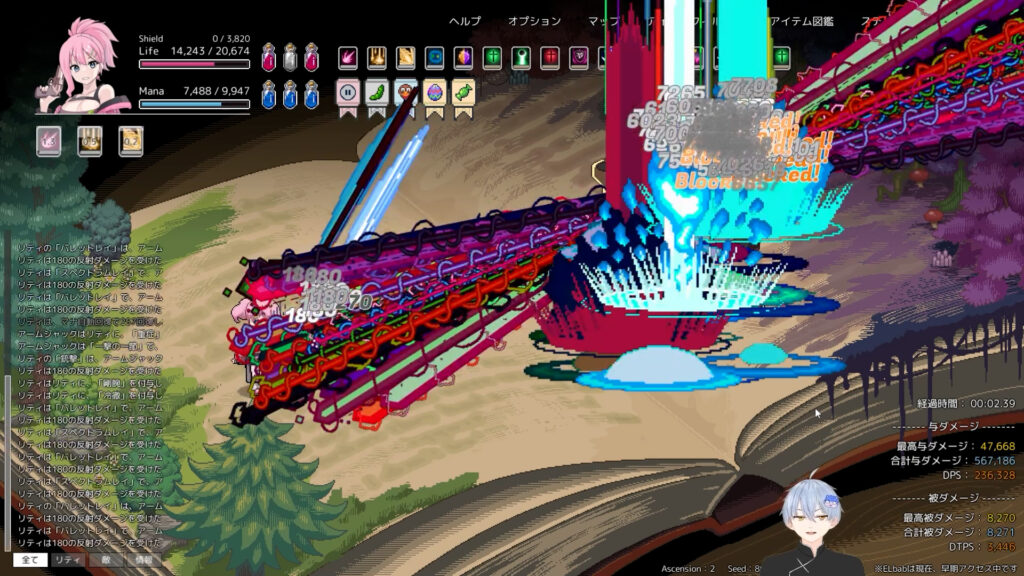Click the purple gem passive icon
The height and width of the screenshot is (576, 1024).
click(x=464, y=57)
